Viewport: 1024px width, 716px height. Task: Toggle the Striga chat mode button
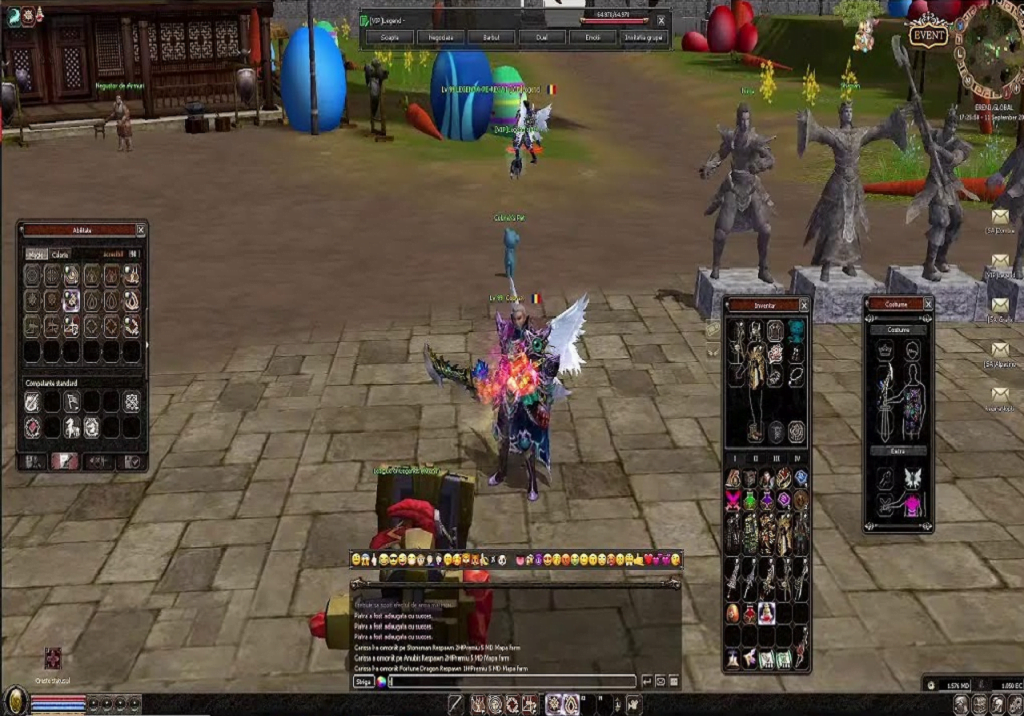(x=363, y=681)
